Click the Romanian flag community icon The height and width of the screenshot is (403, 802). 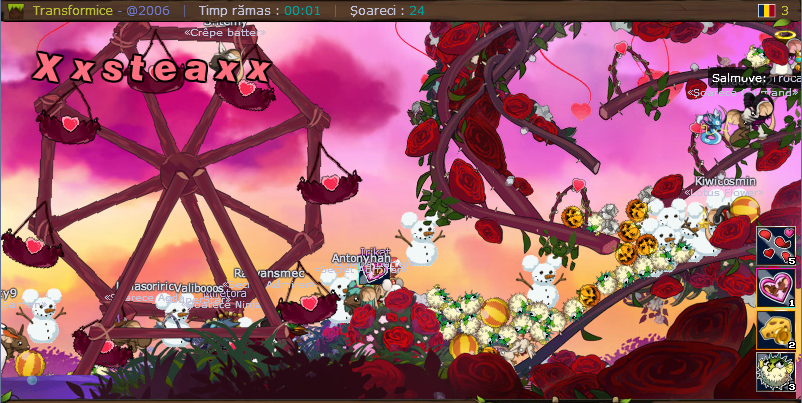pyautogui.click(x=766, y=10)
